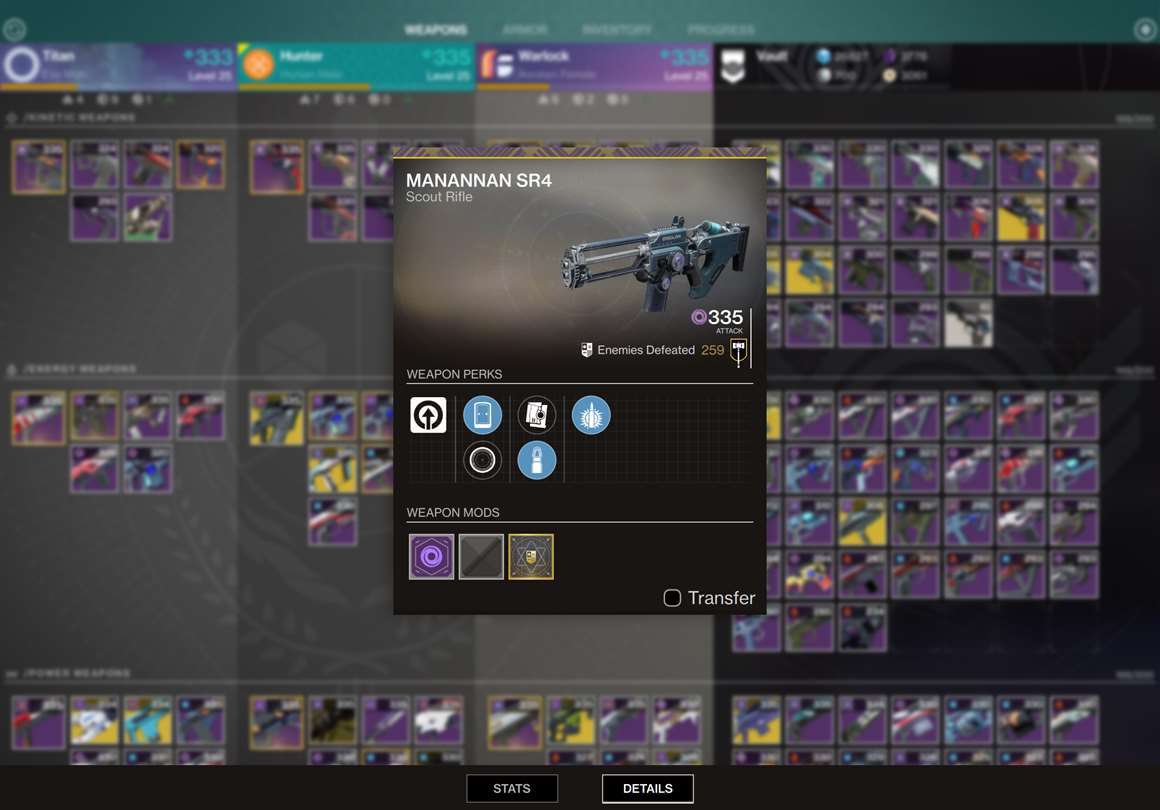Open the STATS panel
Screen dimensions: 1160x810
point(512,788)
